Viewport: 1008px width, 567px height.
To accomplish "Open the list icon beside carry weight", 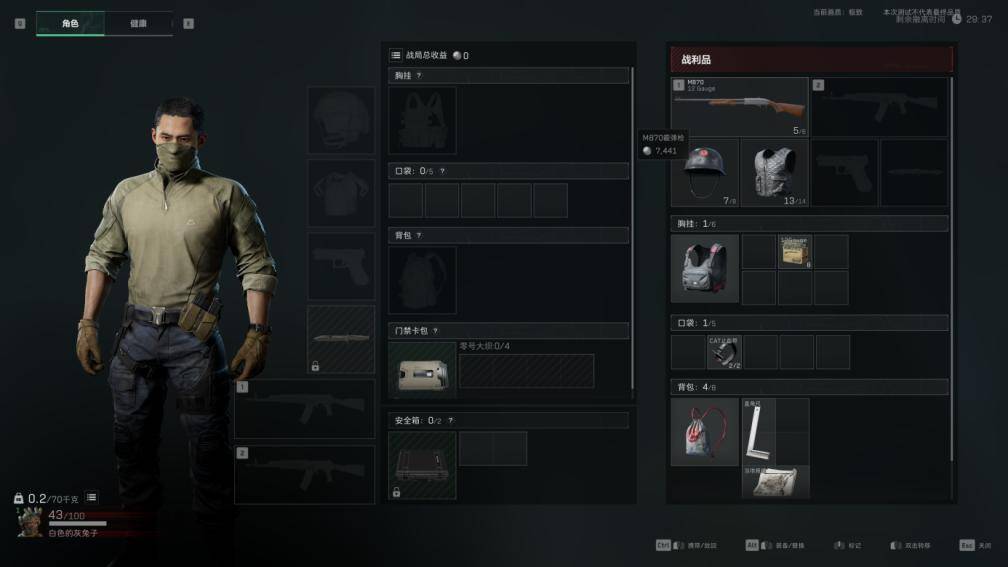I will [x=91, y=497].
